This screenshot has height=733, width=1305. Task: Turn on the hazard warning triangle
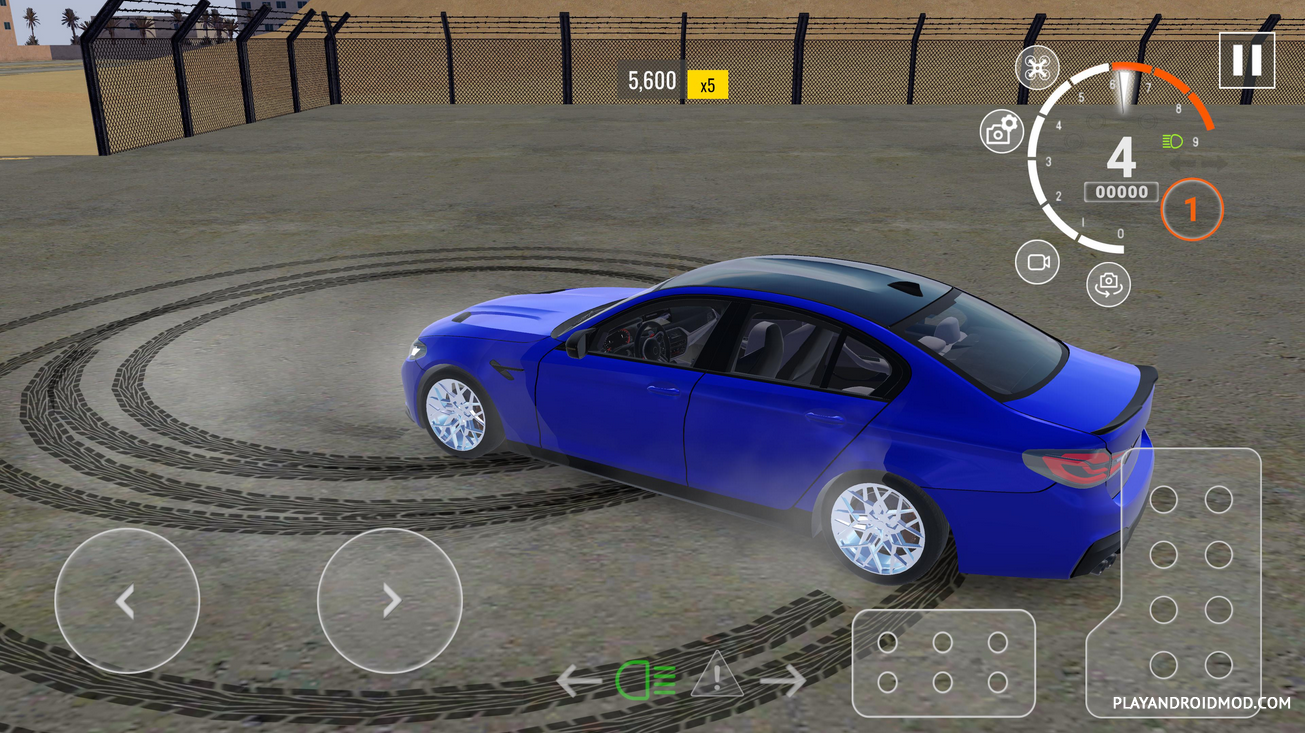point(716,676)
